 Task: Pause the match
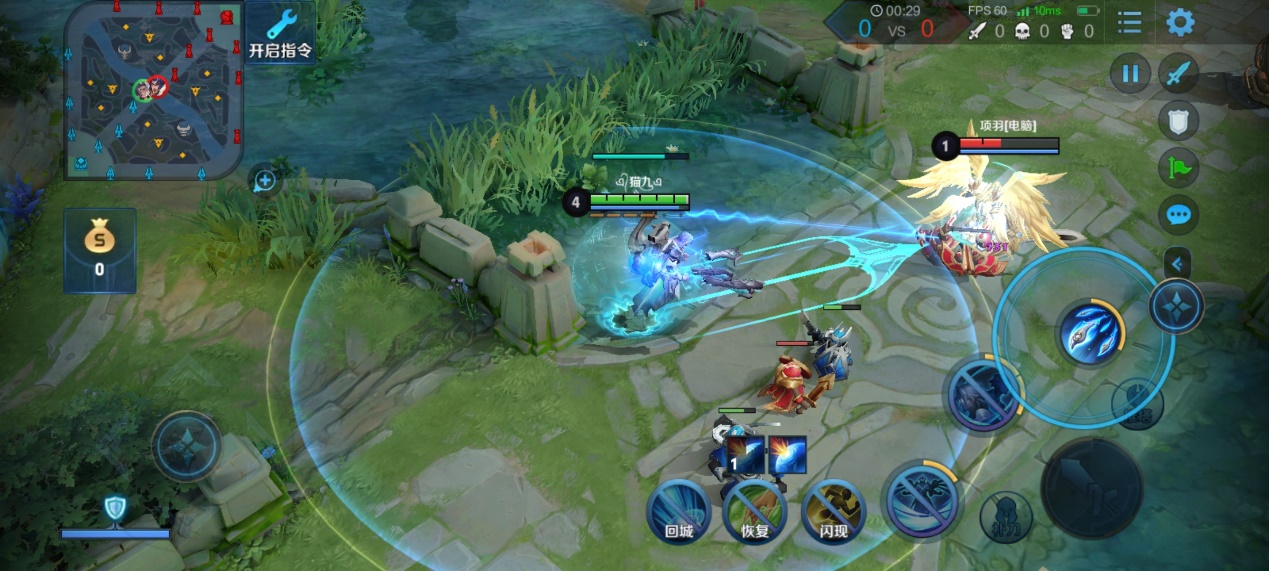[1130, 74]
